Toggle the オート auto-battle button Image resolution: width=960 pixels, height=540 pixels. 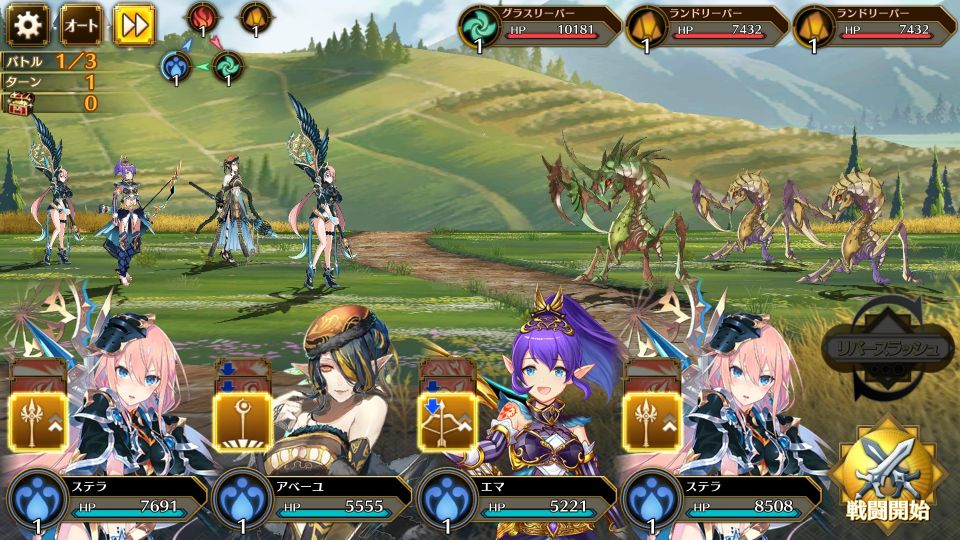click(x=81, y=25)
